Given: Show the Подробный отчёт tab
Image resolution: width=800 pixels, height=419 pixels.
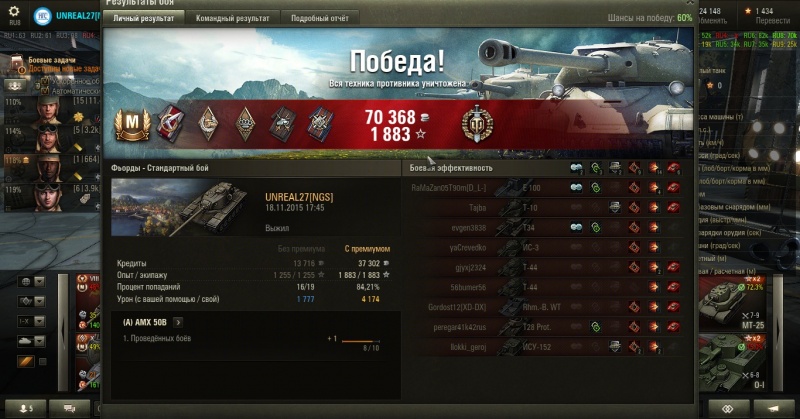Looking at the screenshot, I should coord(320,18).
